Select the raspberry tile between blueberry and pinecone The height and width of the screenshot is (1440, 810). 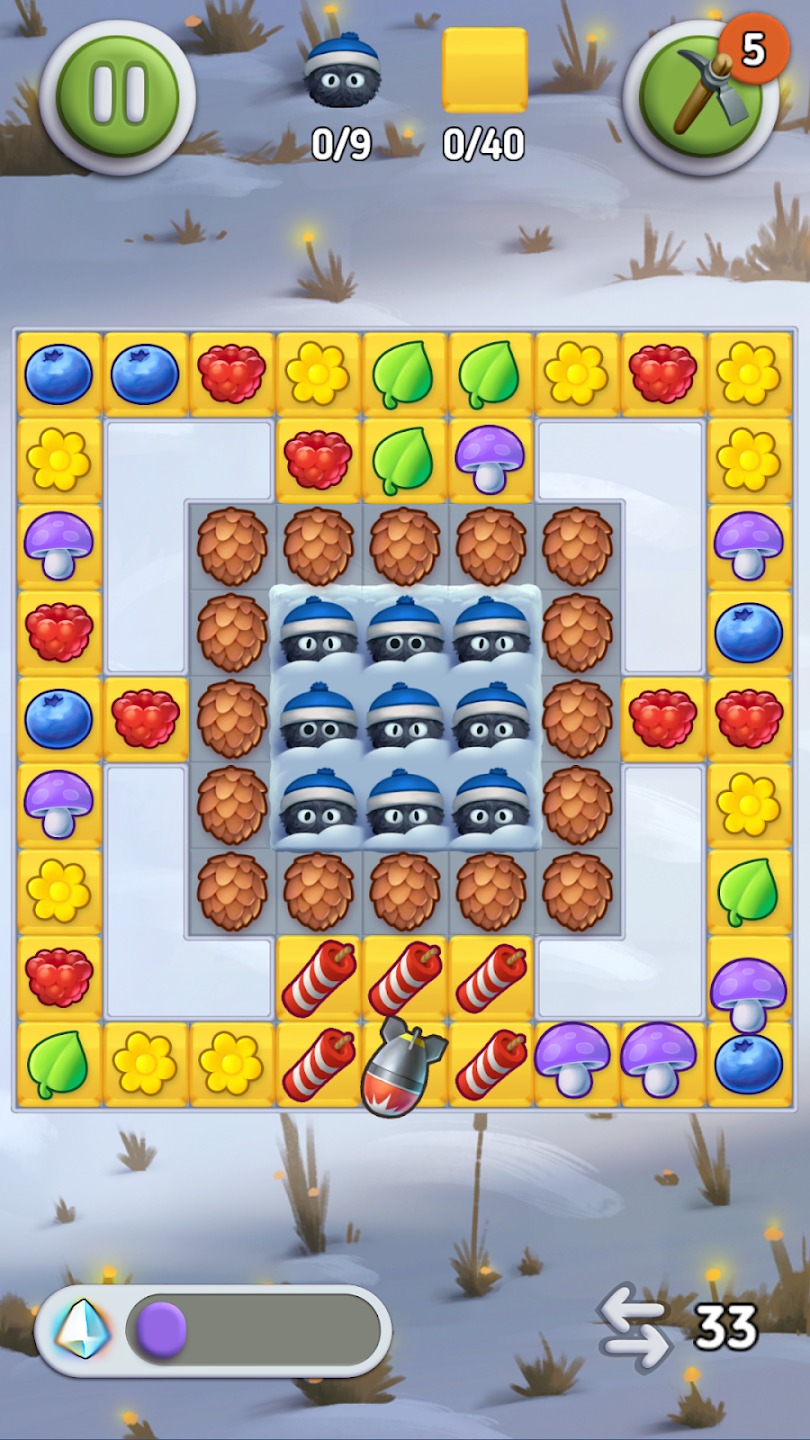pos(146,718)
